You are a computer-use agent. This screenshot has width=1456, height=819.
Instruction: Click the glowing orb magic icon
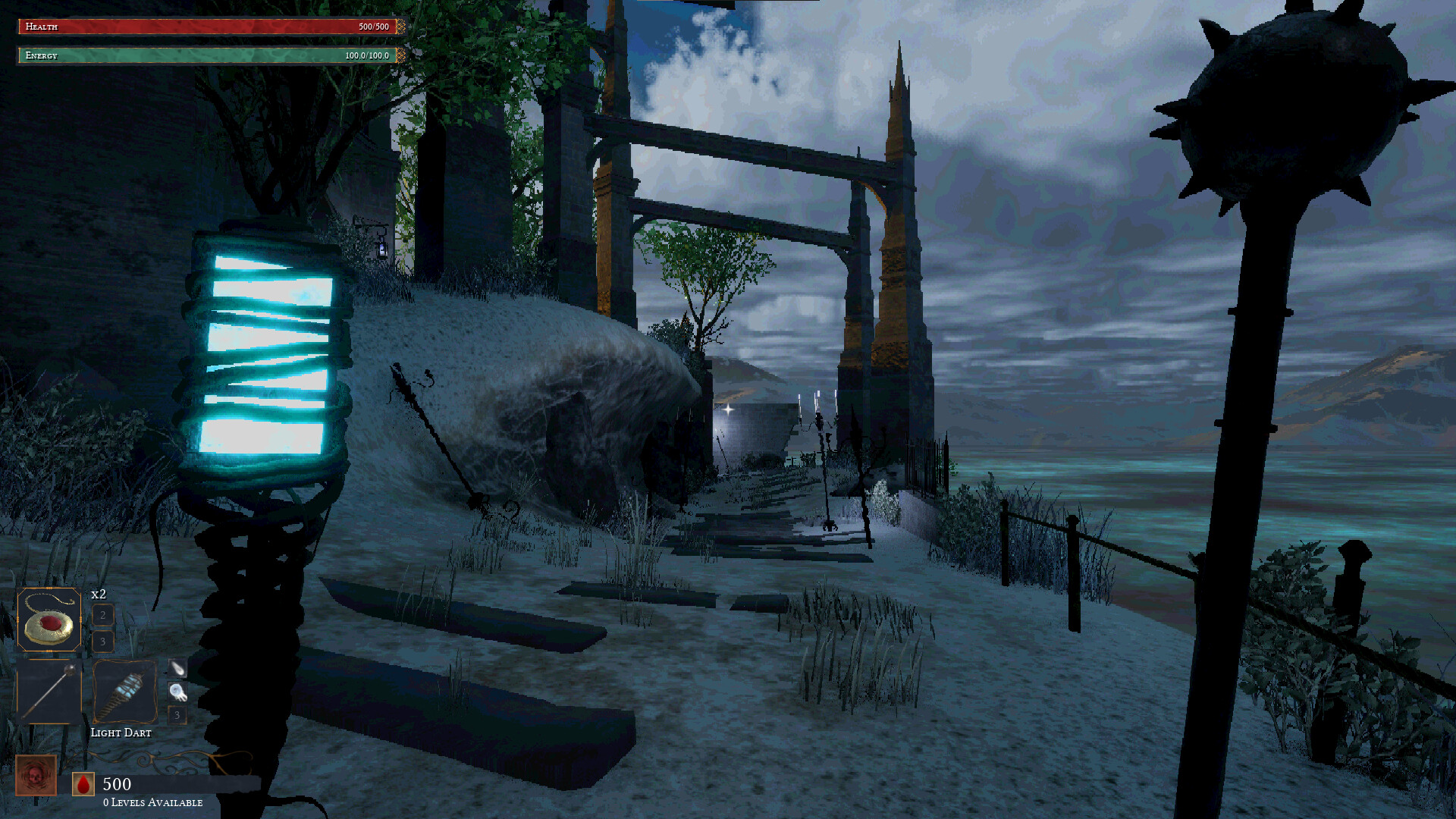(177, 692)
